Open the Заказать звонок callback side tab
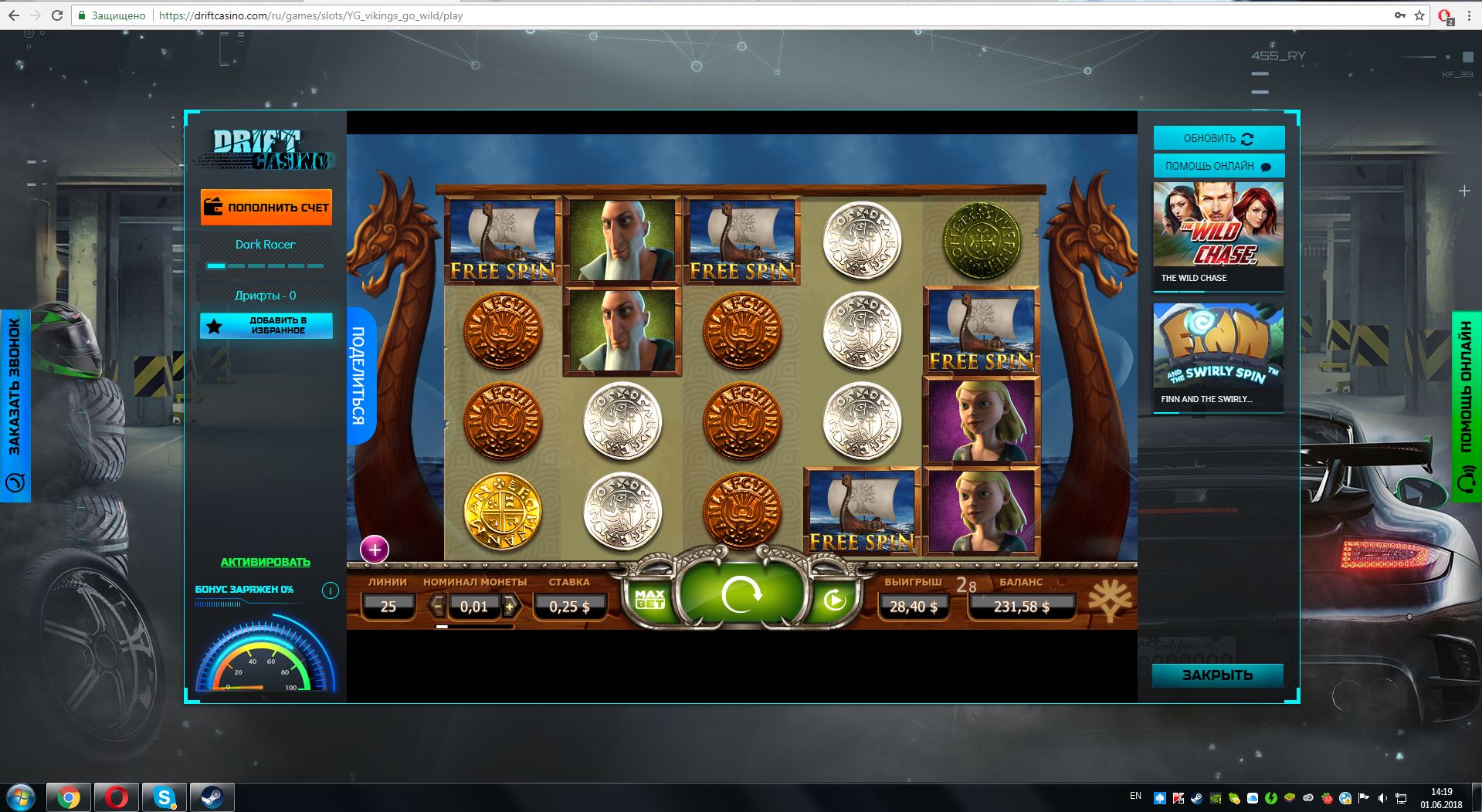This screenshot has width=1482, height=812. tap(15, 405)
